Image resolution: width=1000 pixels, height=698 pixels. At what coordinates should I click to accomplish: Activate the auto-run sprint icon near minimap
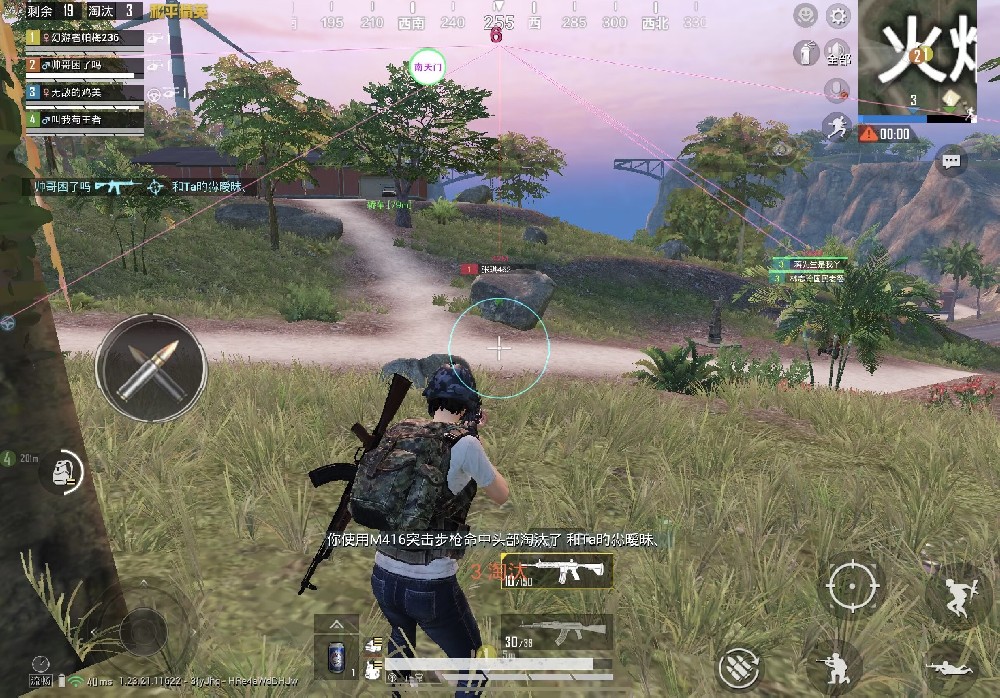[837, 126]
